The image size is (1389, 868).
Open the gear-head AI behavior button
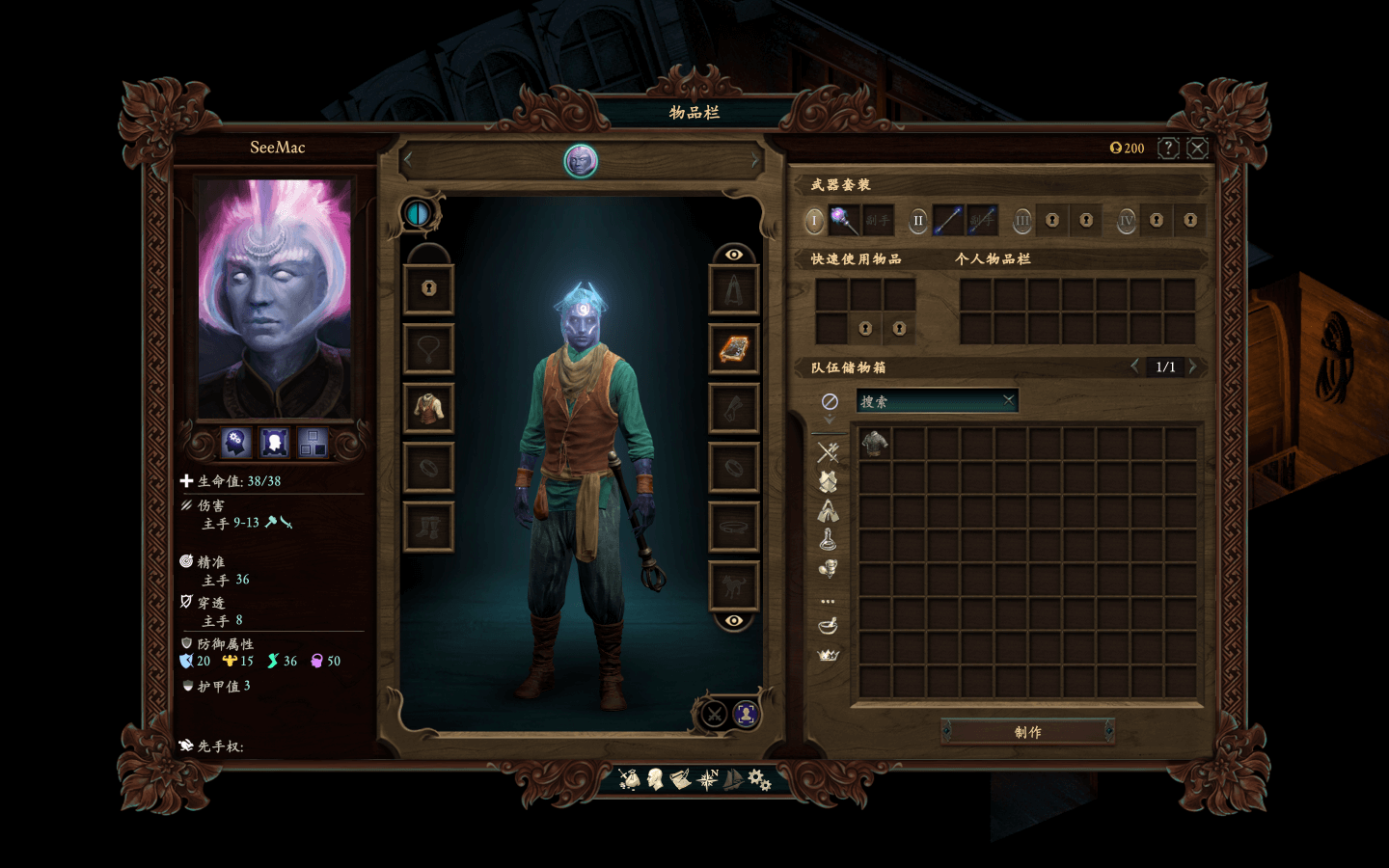coord(235,443)
